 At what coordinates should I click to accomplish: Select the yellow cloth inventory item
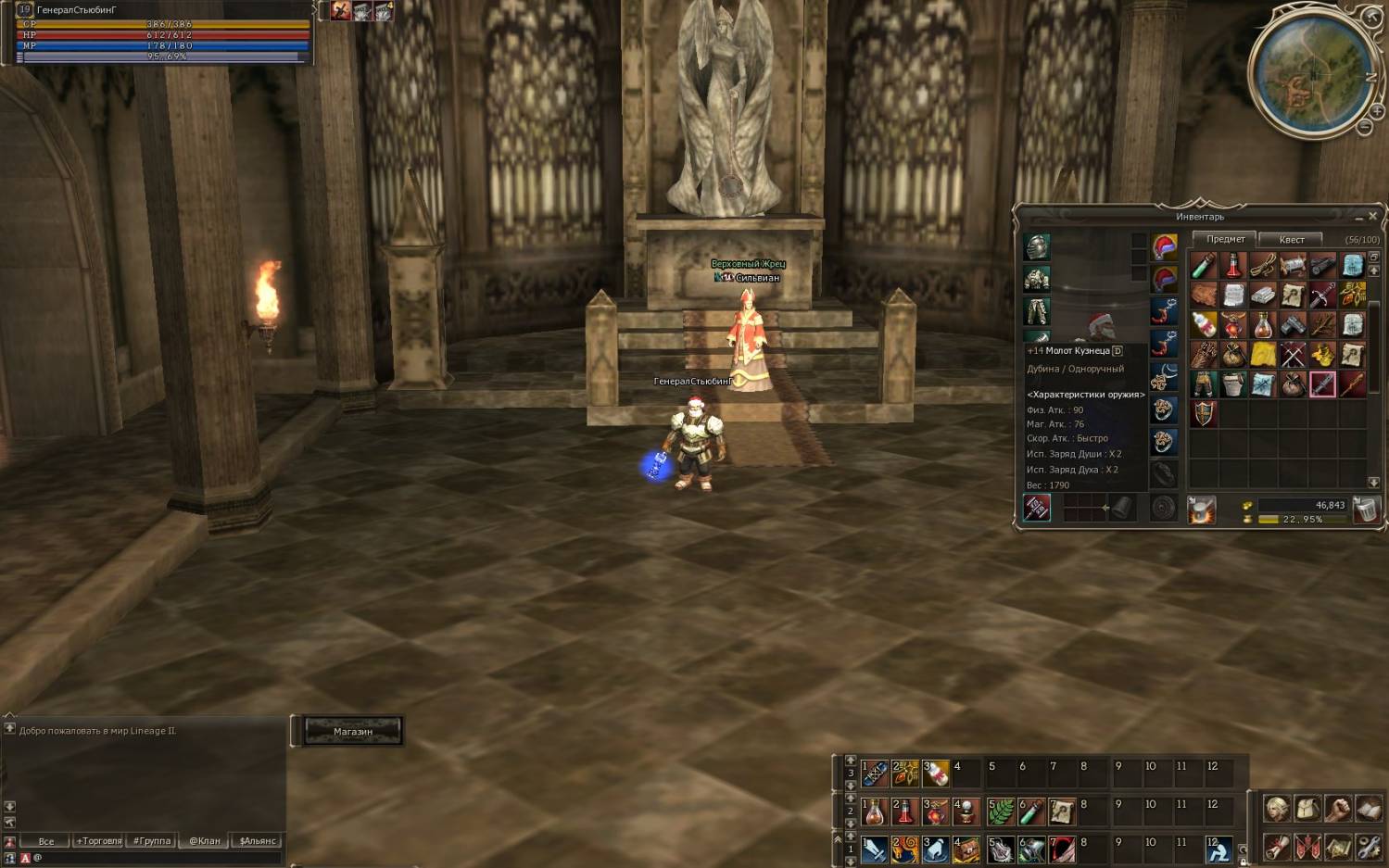pyautogui.click(x=1263, y=354)
